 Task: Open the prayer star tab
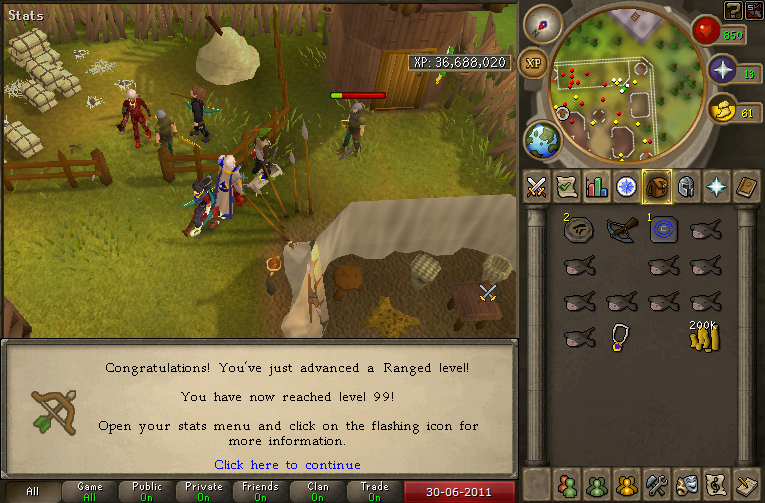point(716,187)
